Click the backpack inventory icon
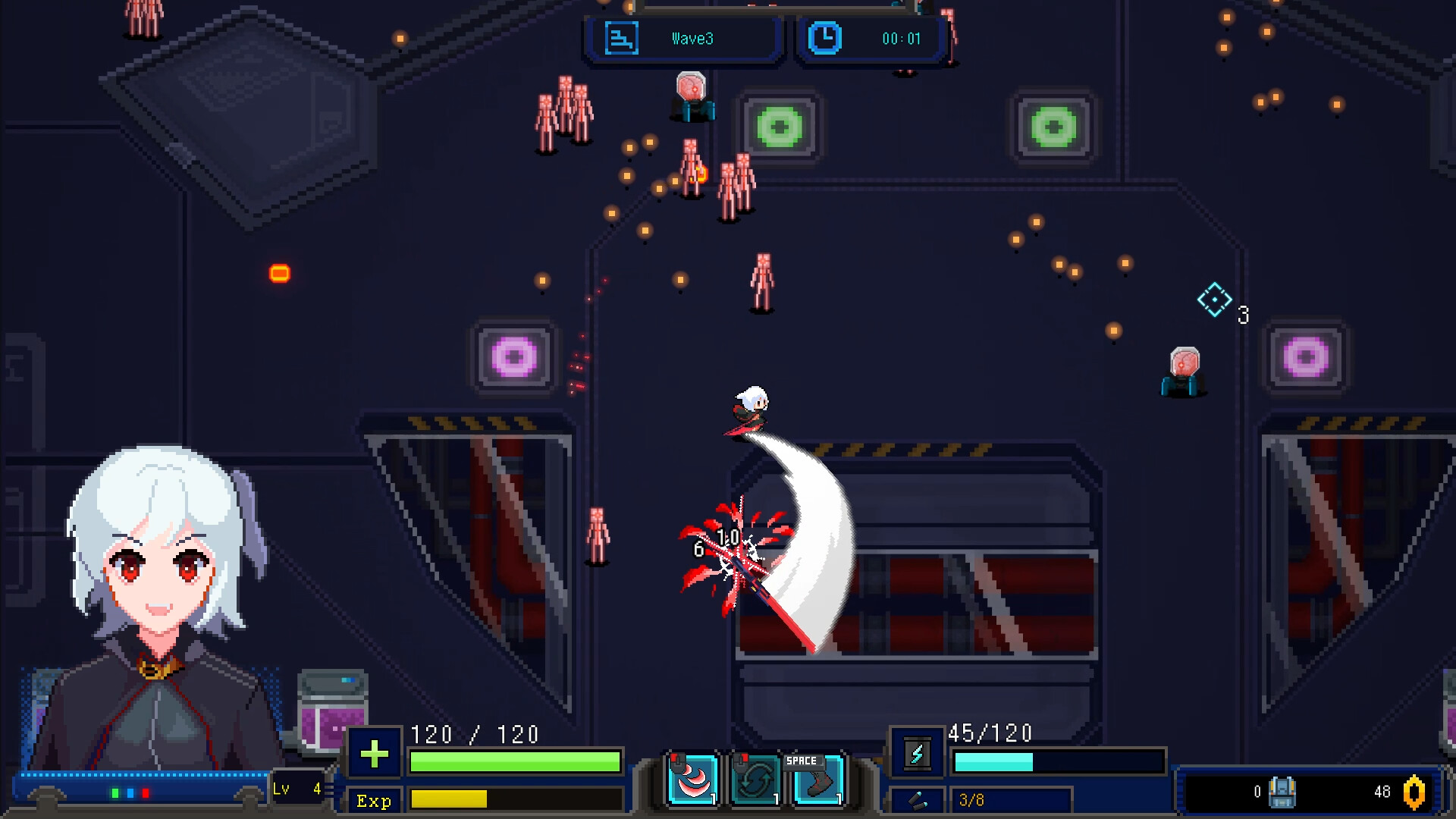 (x=1282, y=792)
